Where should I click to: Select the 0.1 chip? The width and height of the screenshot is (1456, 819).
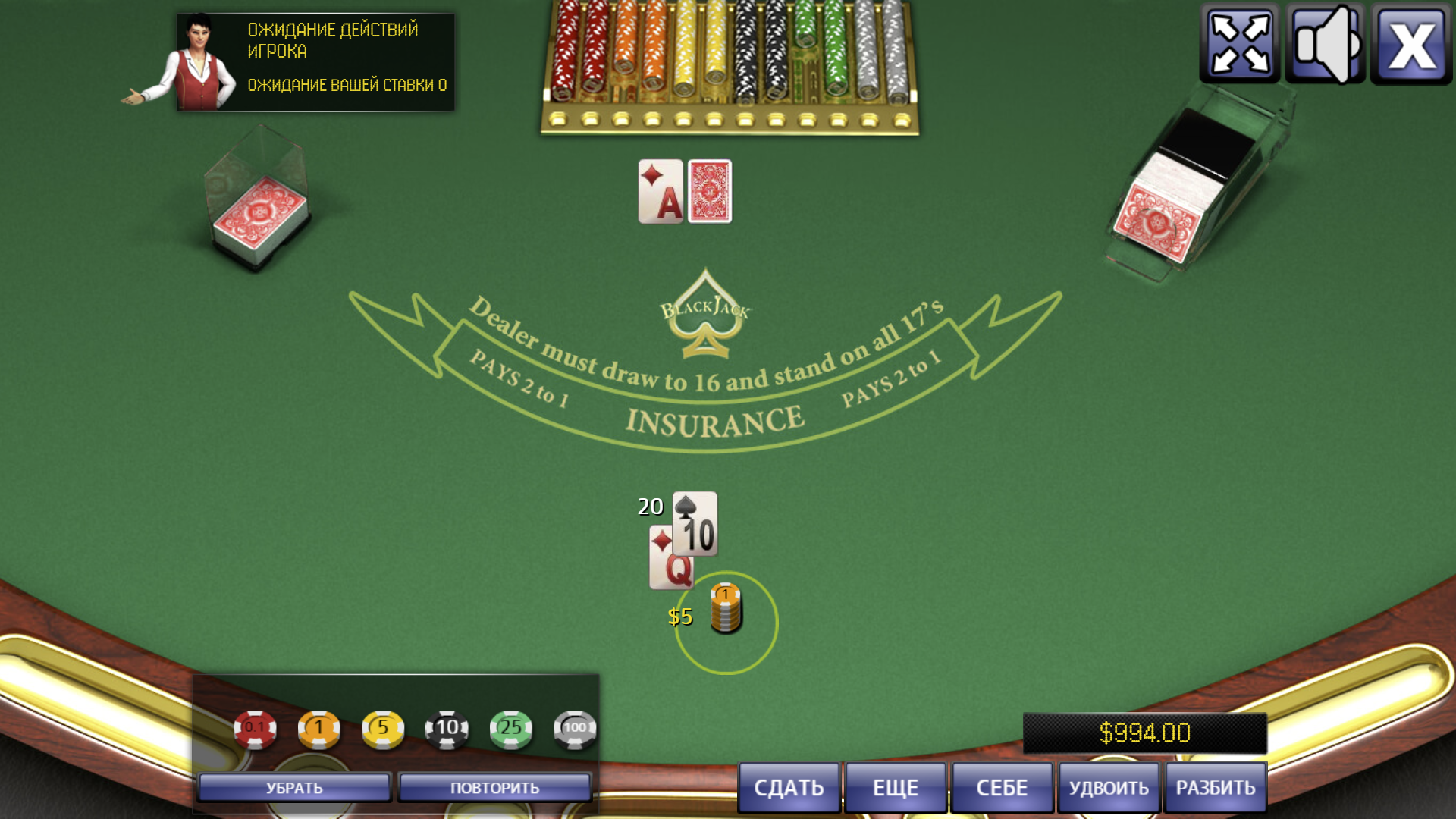(256, 726)
